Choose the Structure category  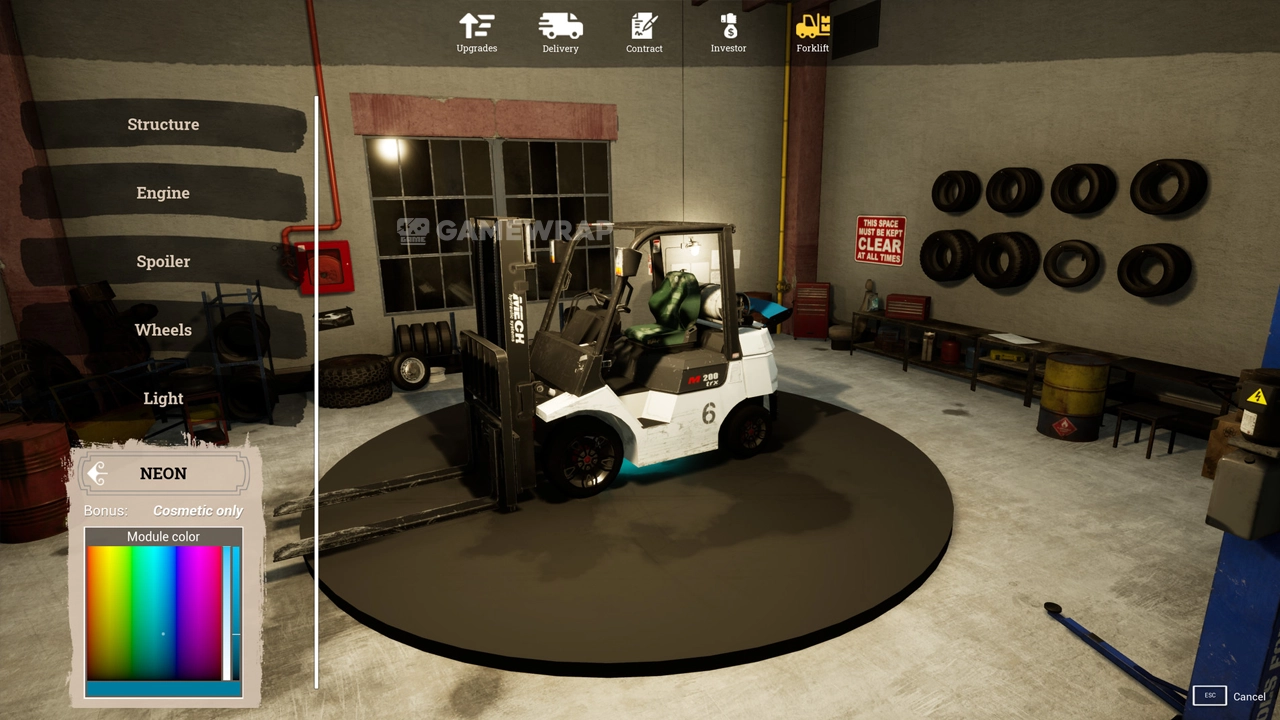(163, 125)
